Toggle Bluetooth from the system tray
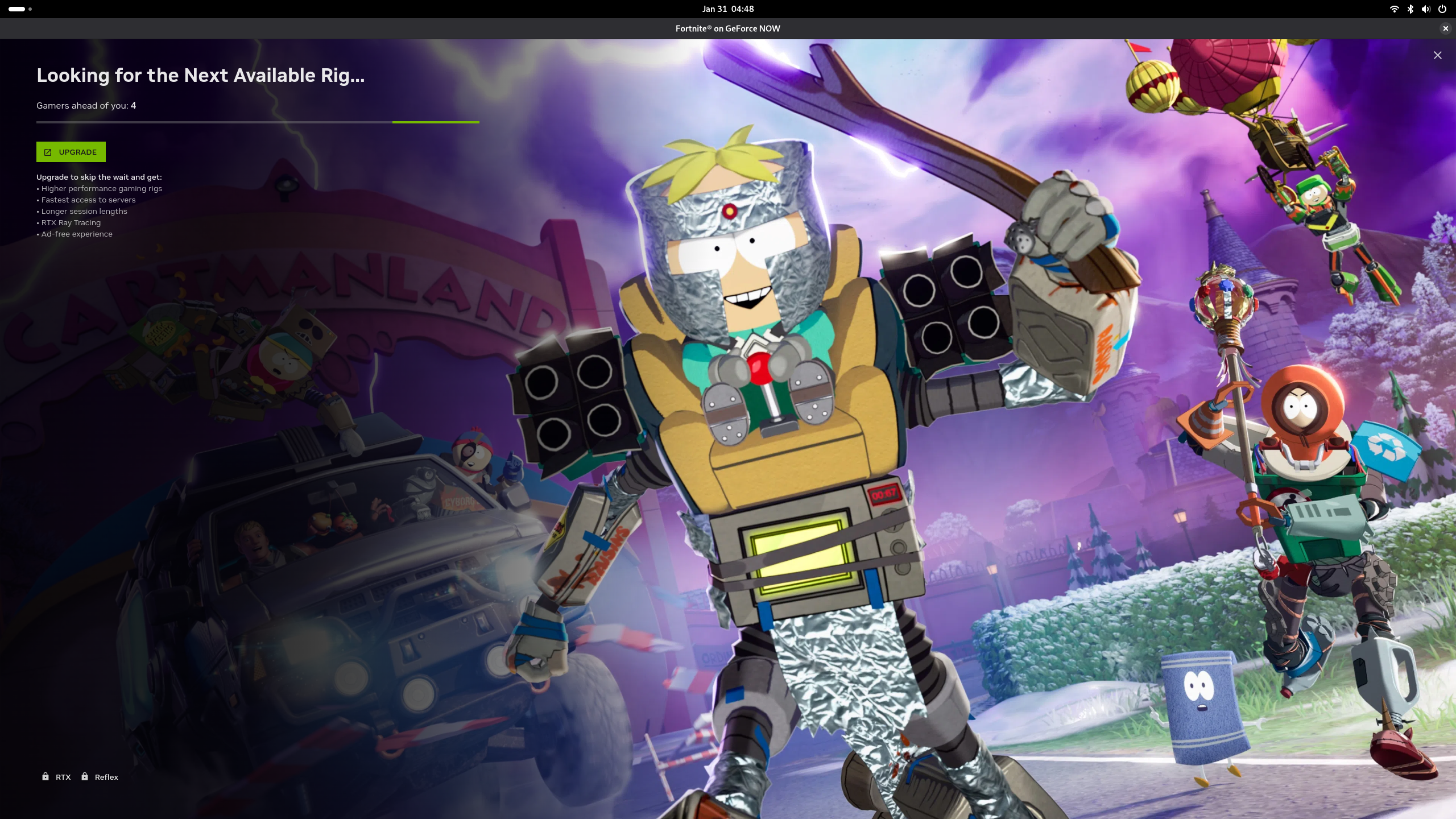1456x819 pixels. click(x=1410, y=9)
